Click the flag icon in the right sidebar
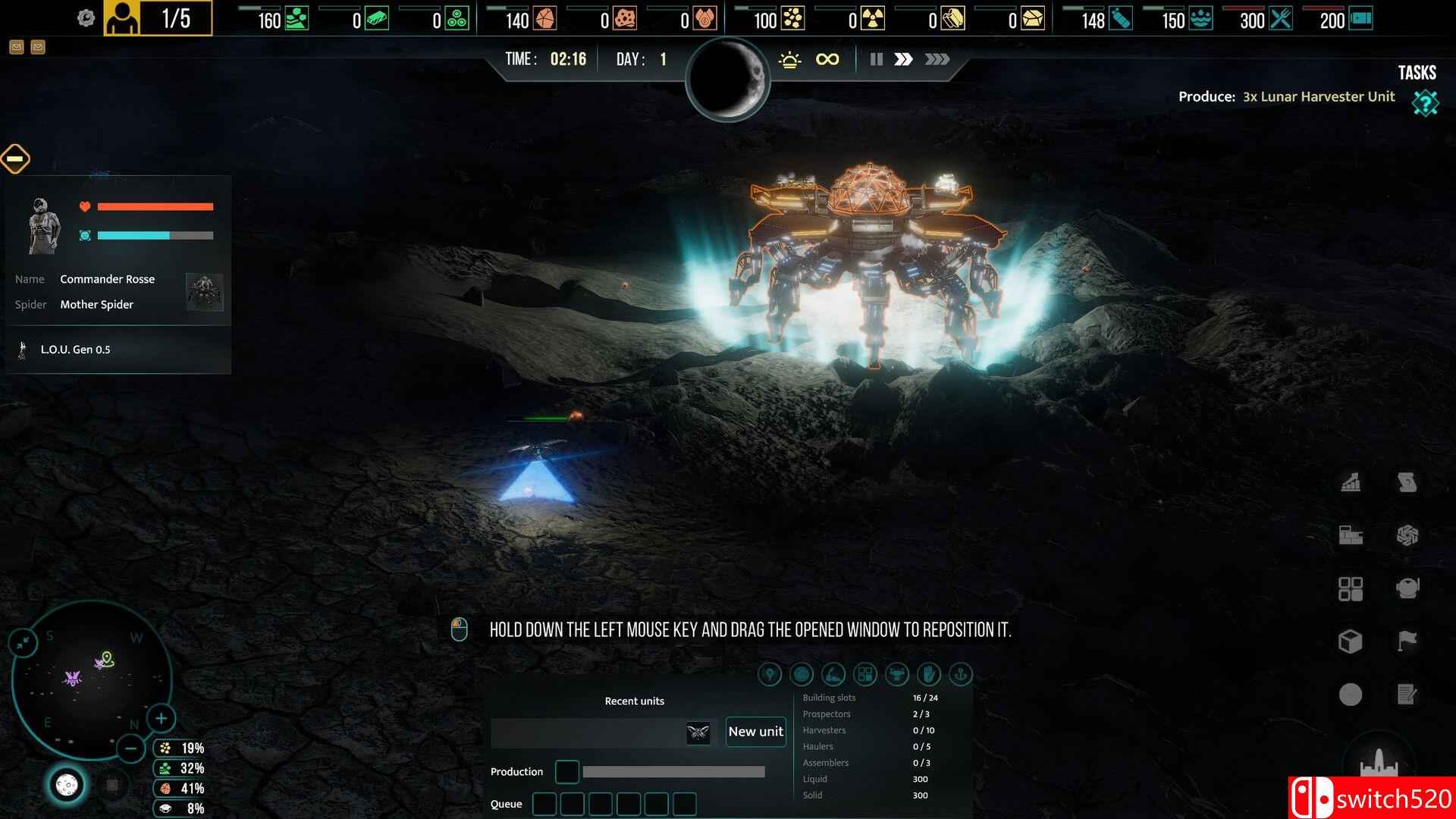The height and width of the screenshot is (819, 1456). pos(1407,639)
